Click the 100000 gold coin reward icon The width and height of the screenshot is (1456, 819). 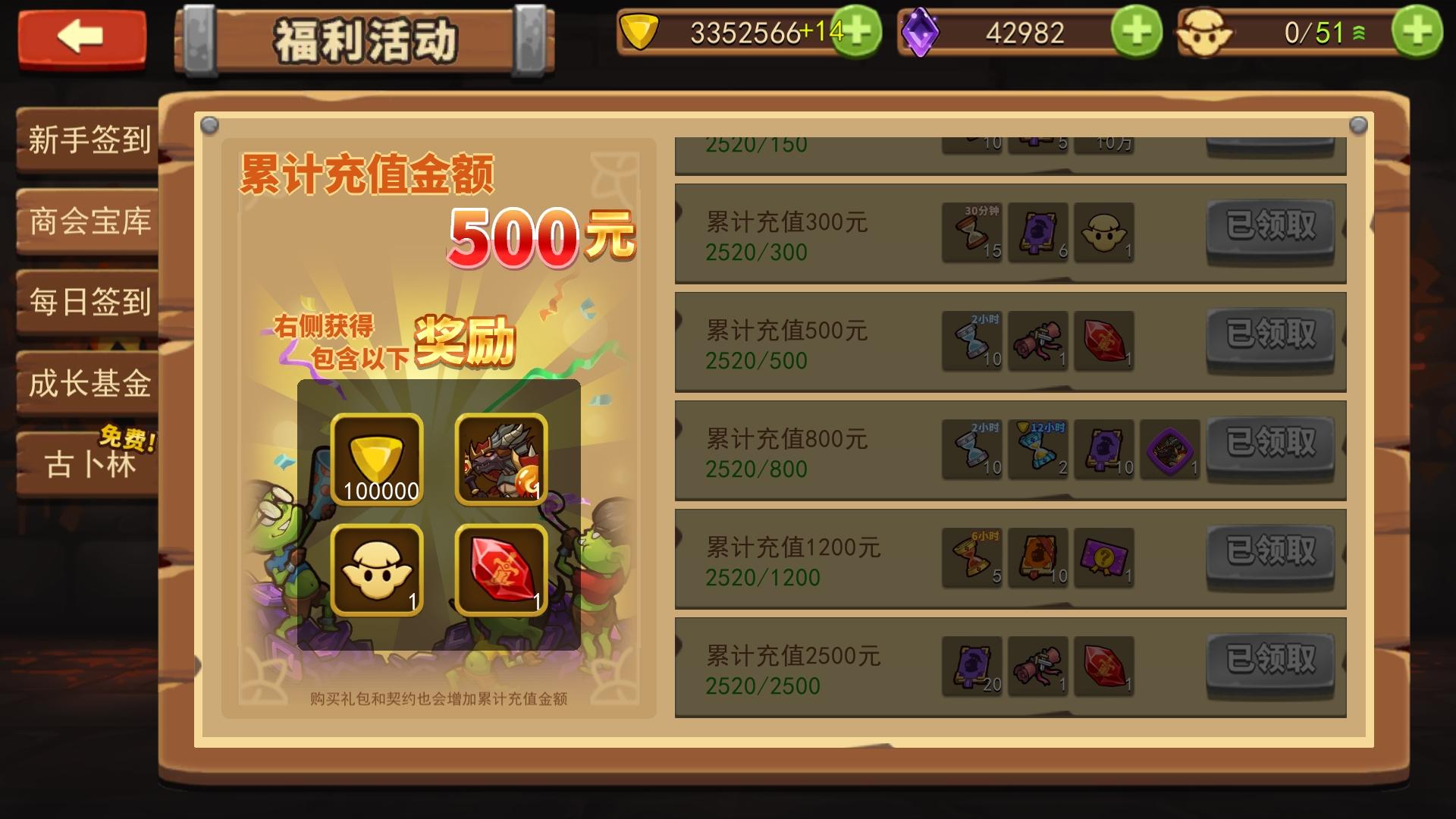[x=377, y=459]
